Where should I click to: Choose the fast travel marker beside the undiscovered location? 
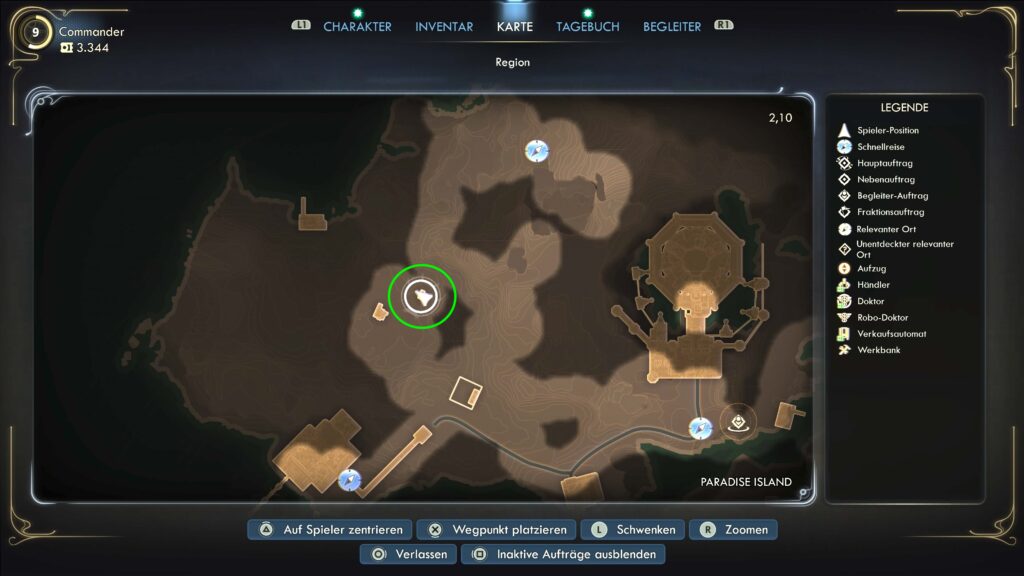(x=700, y=428)
